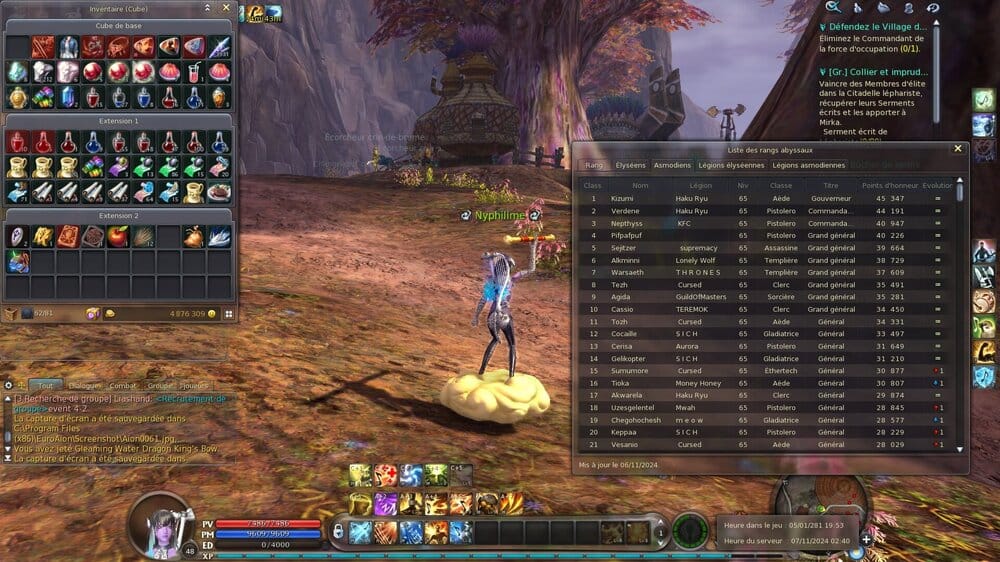Show the Légions élyséennes rankings
1000x562 pixels.
point(731,165)
